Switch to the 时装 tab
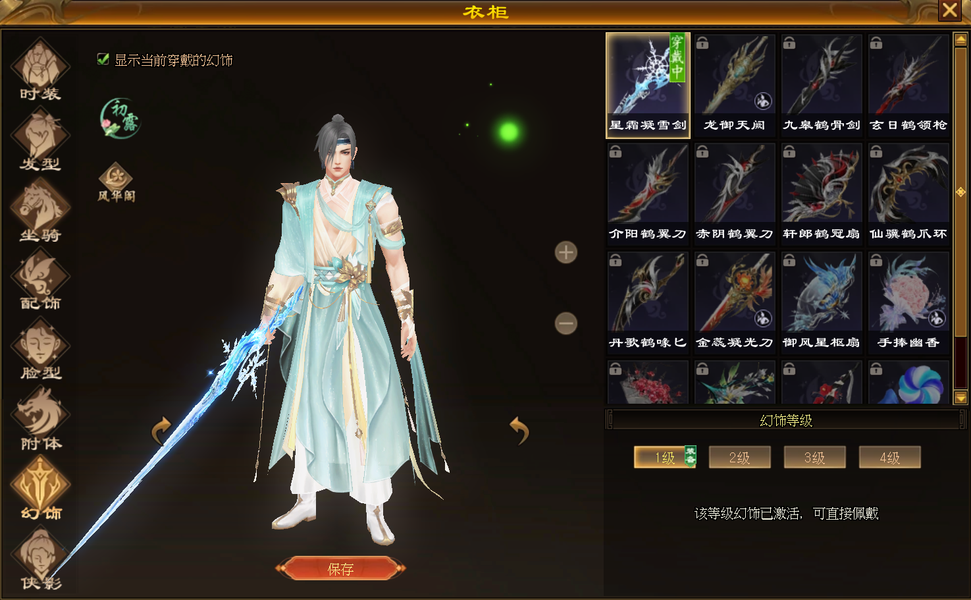971x600 pixels. tap(40, 68)
